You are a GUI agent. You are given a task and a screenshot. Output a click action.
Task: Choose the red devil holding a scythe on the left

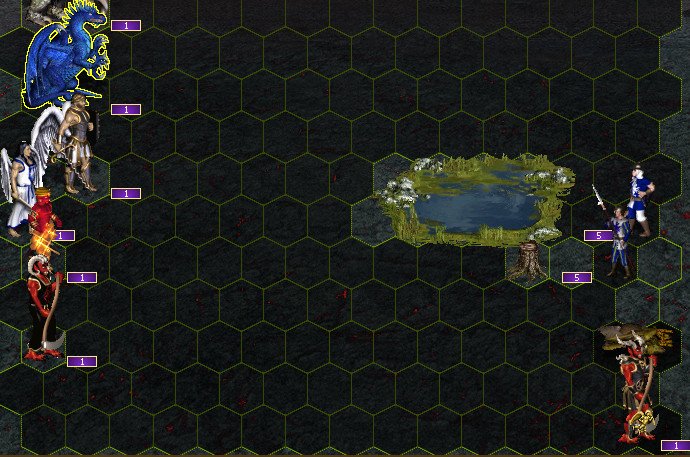coord(42,310)
